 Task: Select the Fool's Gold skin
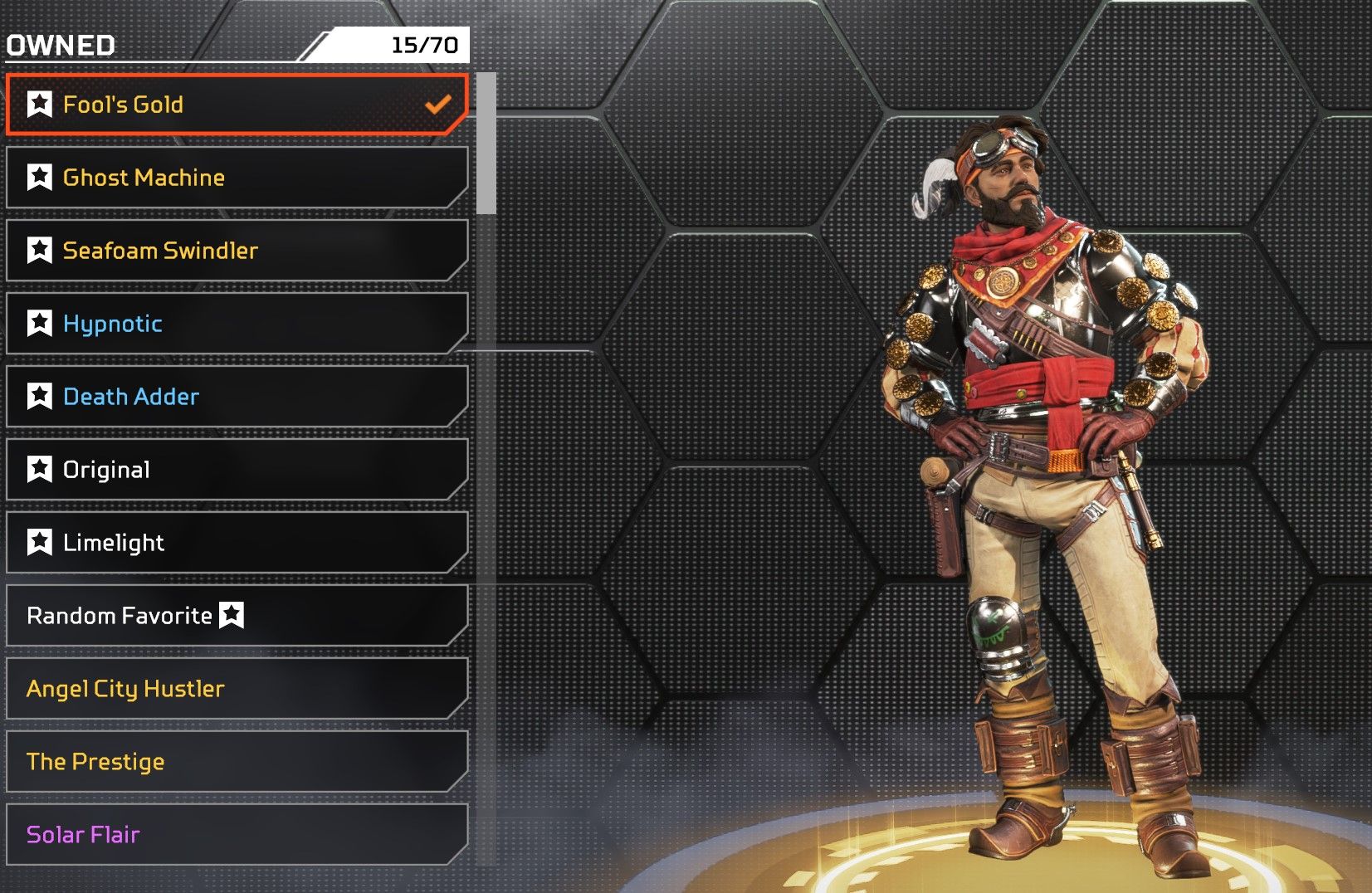pyautogui.click(x=237, y=105)
